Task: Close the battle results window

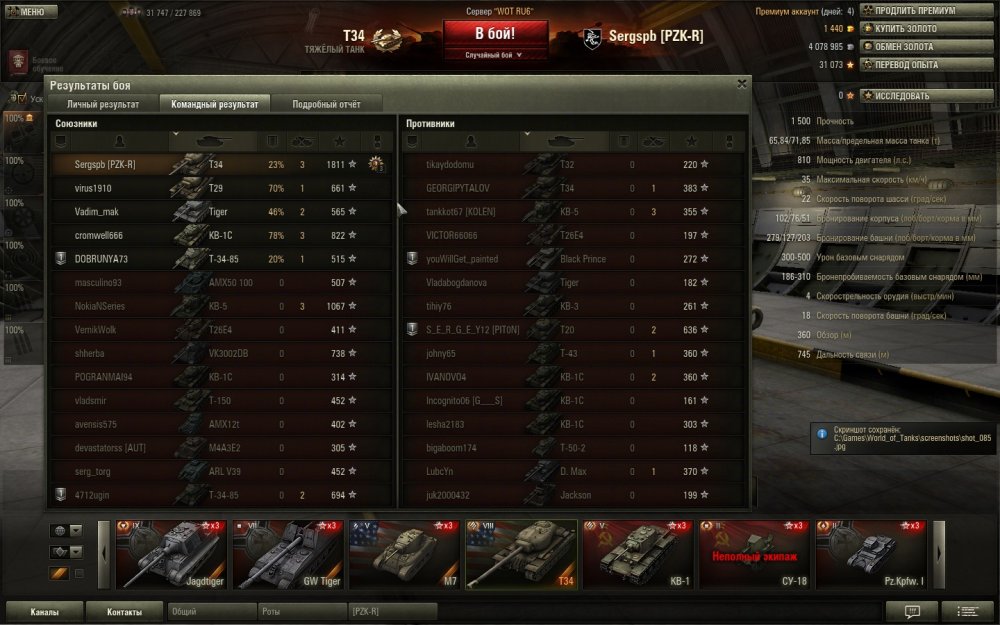Action: 741,84
